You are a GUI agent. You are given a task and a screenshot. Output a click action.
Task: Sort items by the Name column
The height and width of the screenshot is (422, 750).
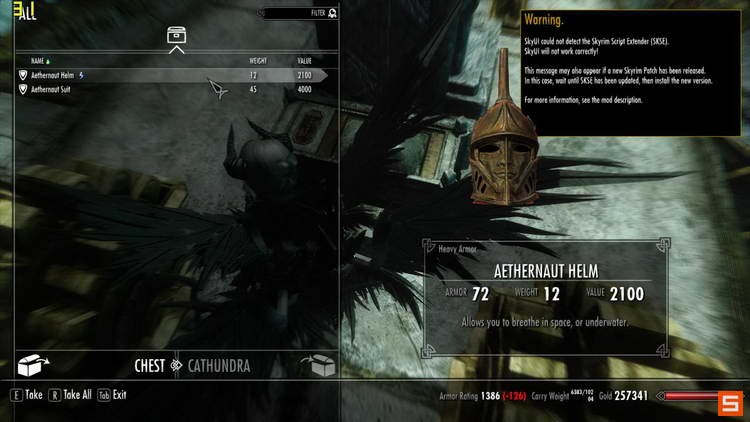39,61
